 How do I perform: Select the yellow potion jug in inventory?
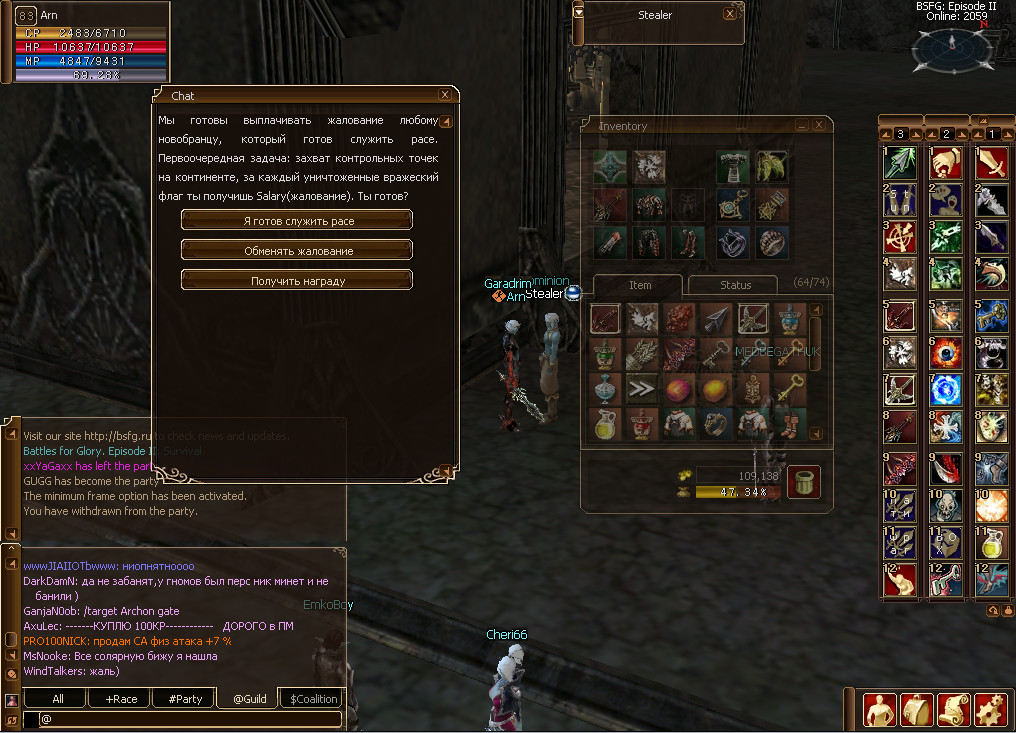pos(604,423)
